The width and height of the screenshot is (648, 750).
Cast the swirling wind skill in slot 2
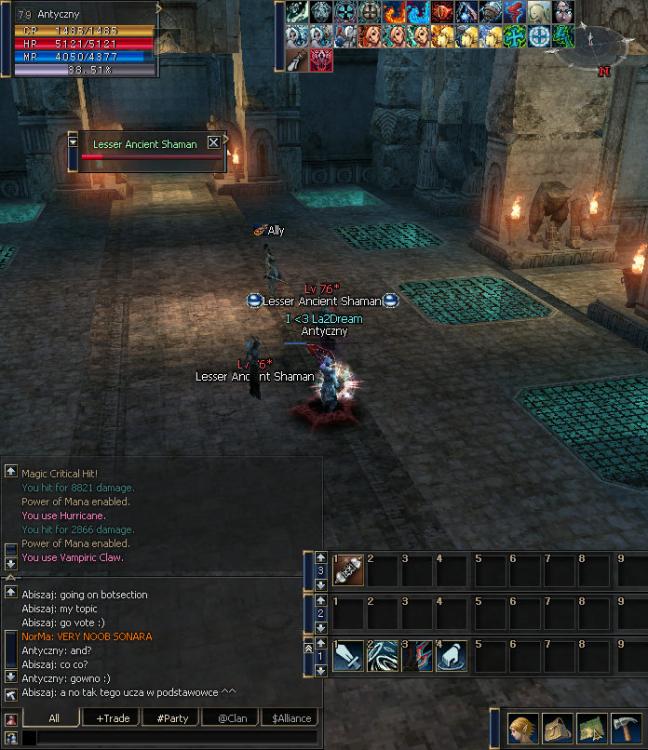coord(383,655)
